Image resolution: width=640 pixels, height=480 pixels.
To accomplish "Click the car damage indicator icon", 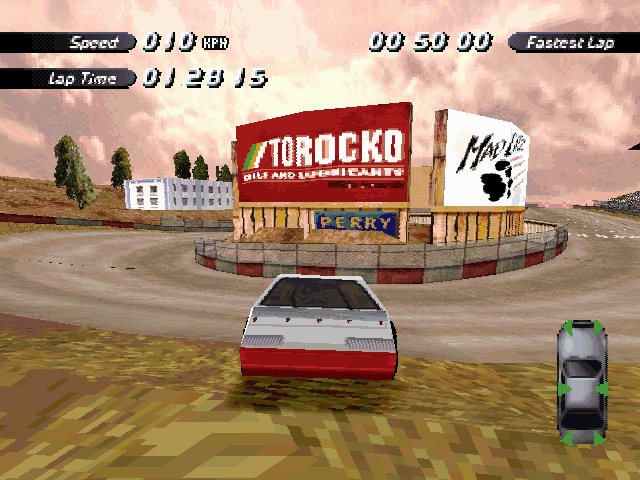I will pyautogui.click(x=581, y=381).
